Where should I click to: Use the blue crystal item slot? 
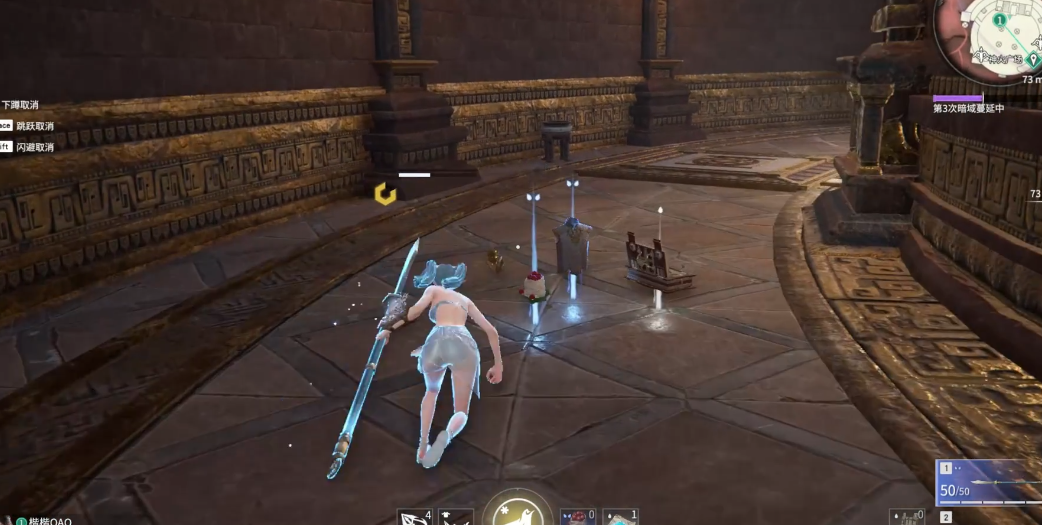click(x=620, y=516)
